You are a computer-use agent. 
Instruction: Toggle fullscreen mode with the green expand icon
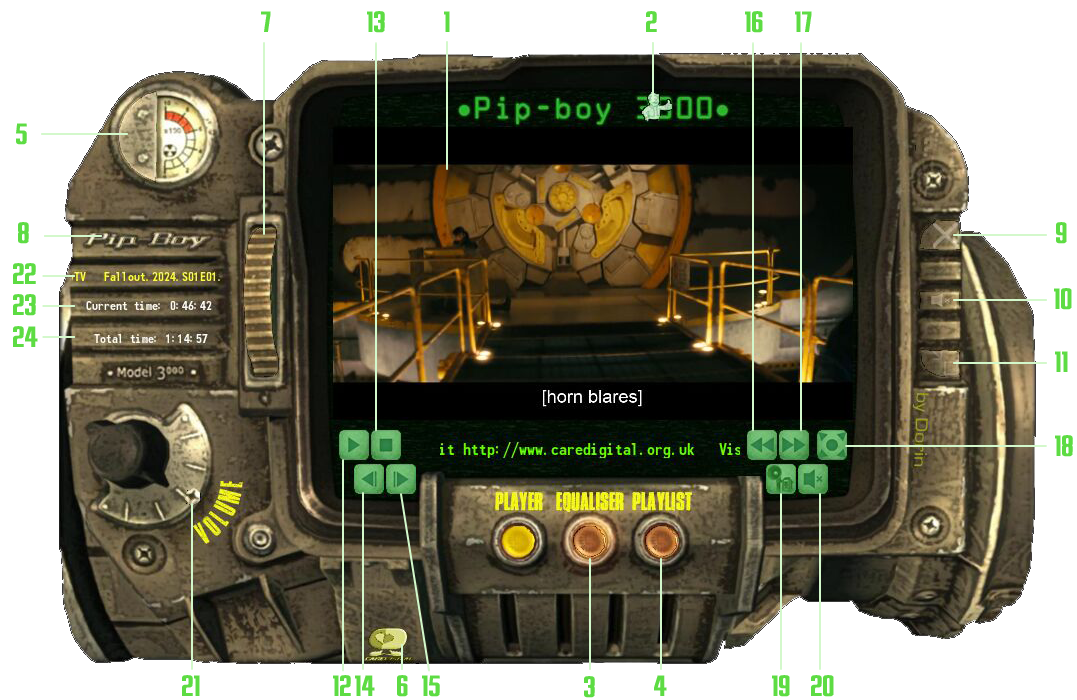coord(832,444)
